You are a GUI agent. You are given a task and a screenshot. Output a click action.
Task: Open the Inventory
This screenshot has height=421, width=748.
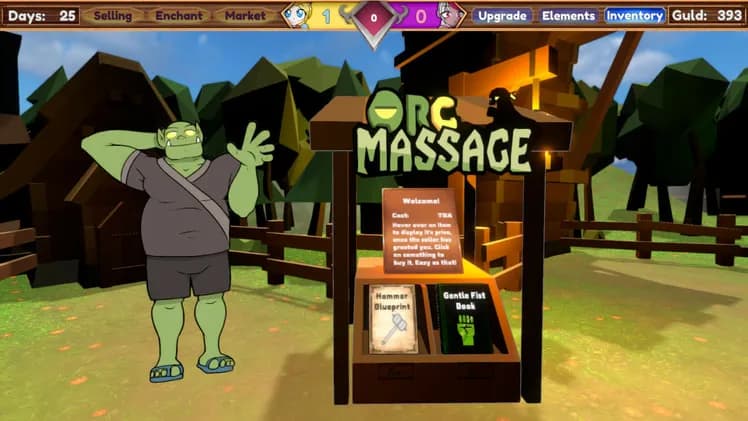pyautogui.click(x=635, y=16)
